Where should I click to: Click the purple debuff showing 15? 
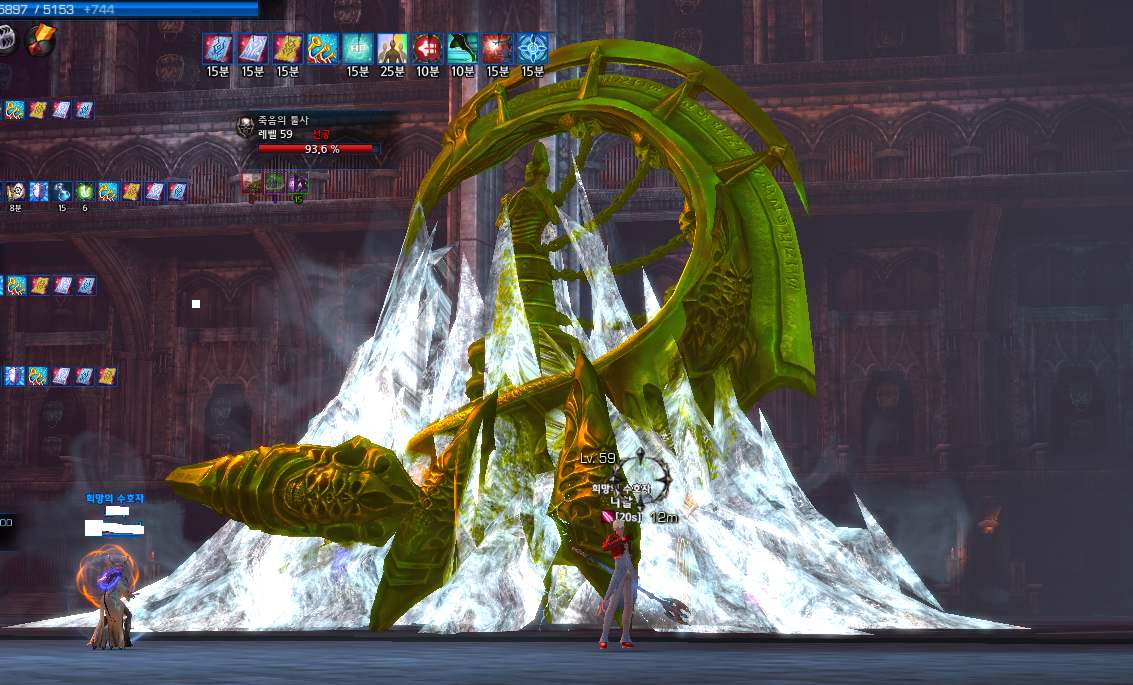tap(298, 183)
